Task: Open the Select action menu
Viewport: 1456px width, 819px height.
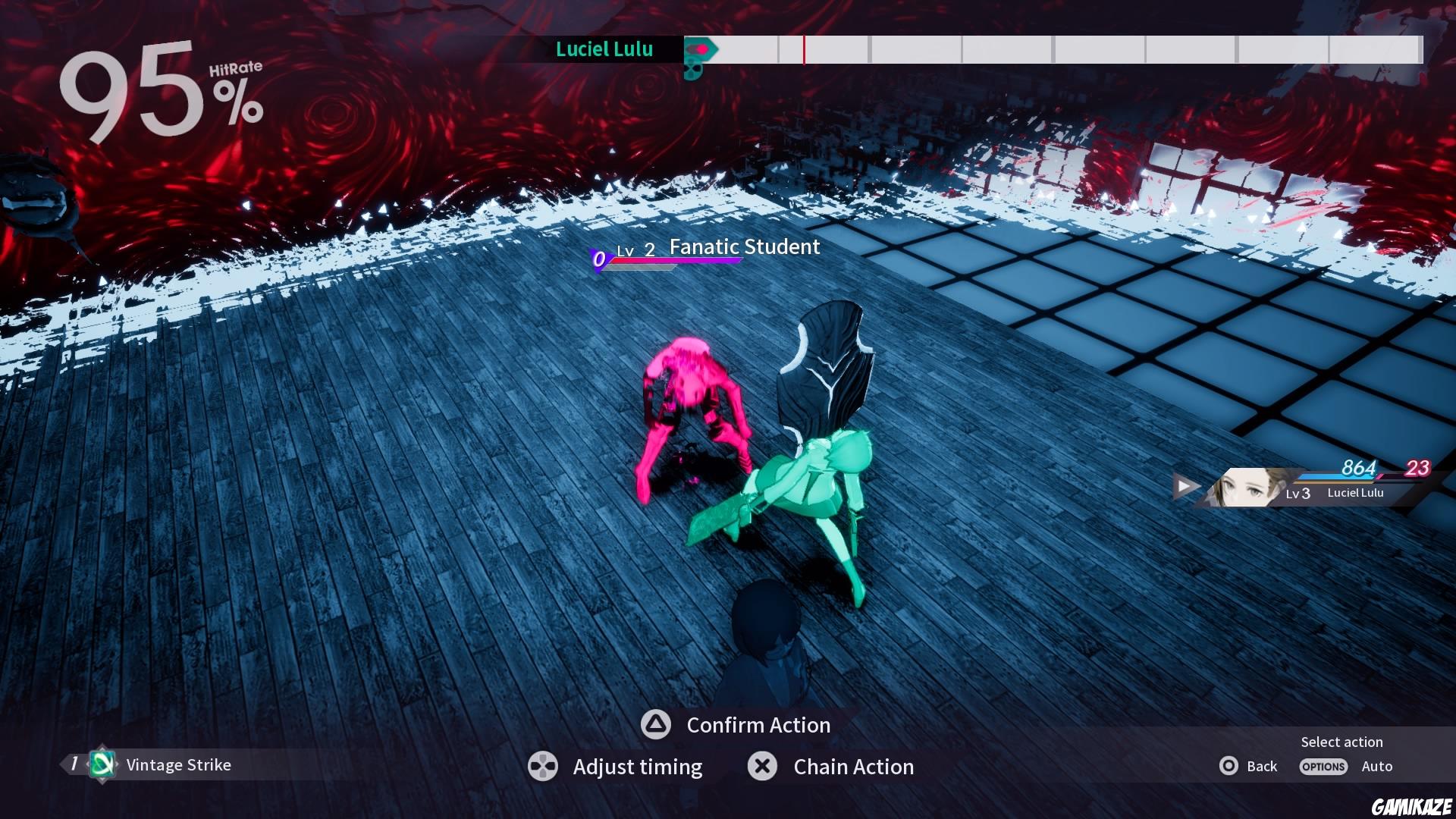Action: point(1341,742)
